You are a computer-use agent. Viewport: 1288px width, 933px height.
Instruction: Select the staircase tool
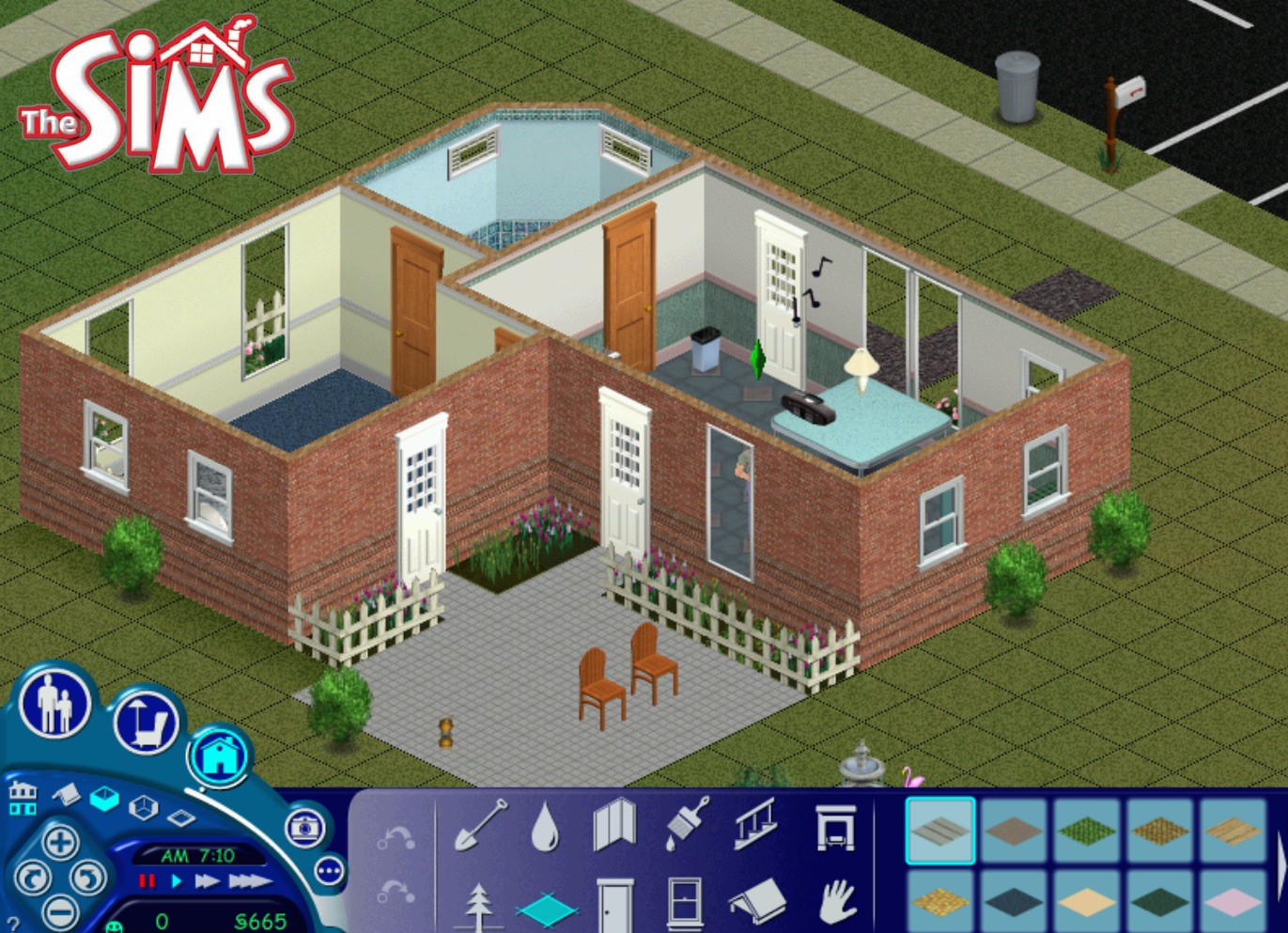(756, 823)
